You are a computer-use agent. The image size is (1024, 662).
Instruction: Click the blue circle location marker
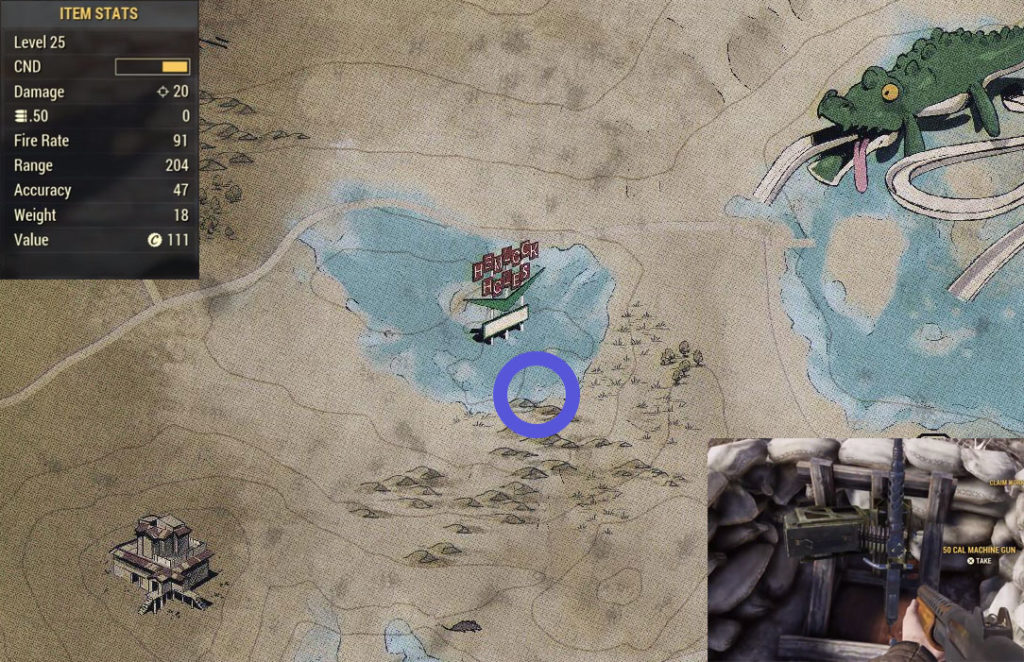pos(537,394)
